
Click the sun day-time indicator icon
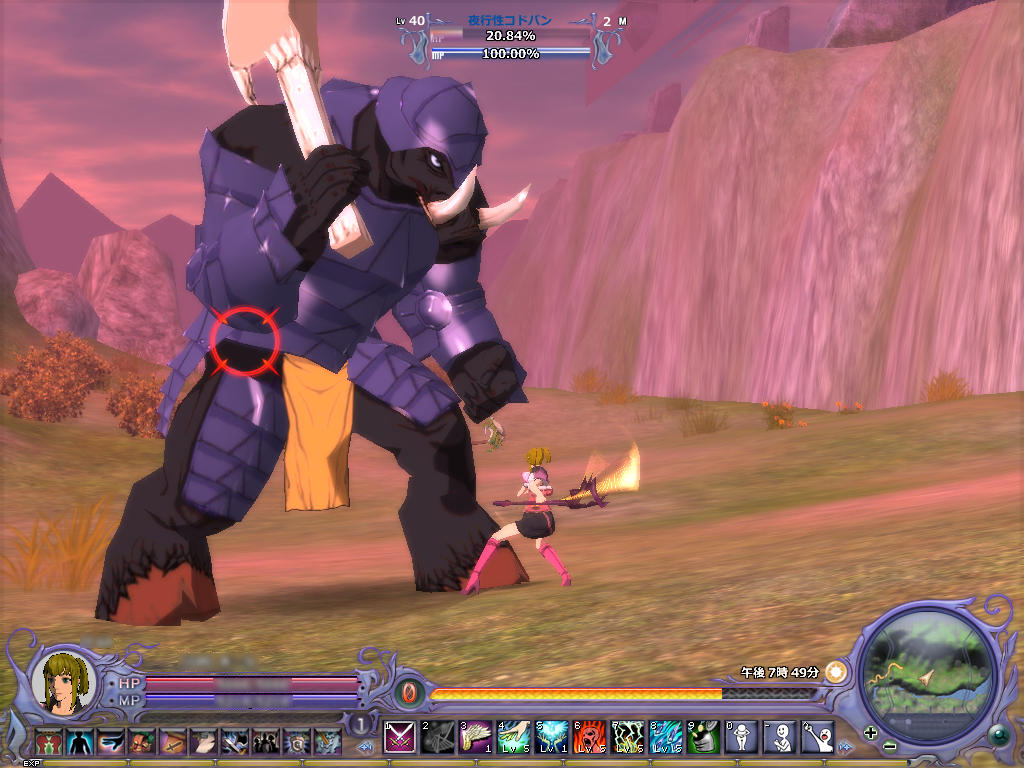coord(835,672)
